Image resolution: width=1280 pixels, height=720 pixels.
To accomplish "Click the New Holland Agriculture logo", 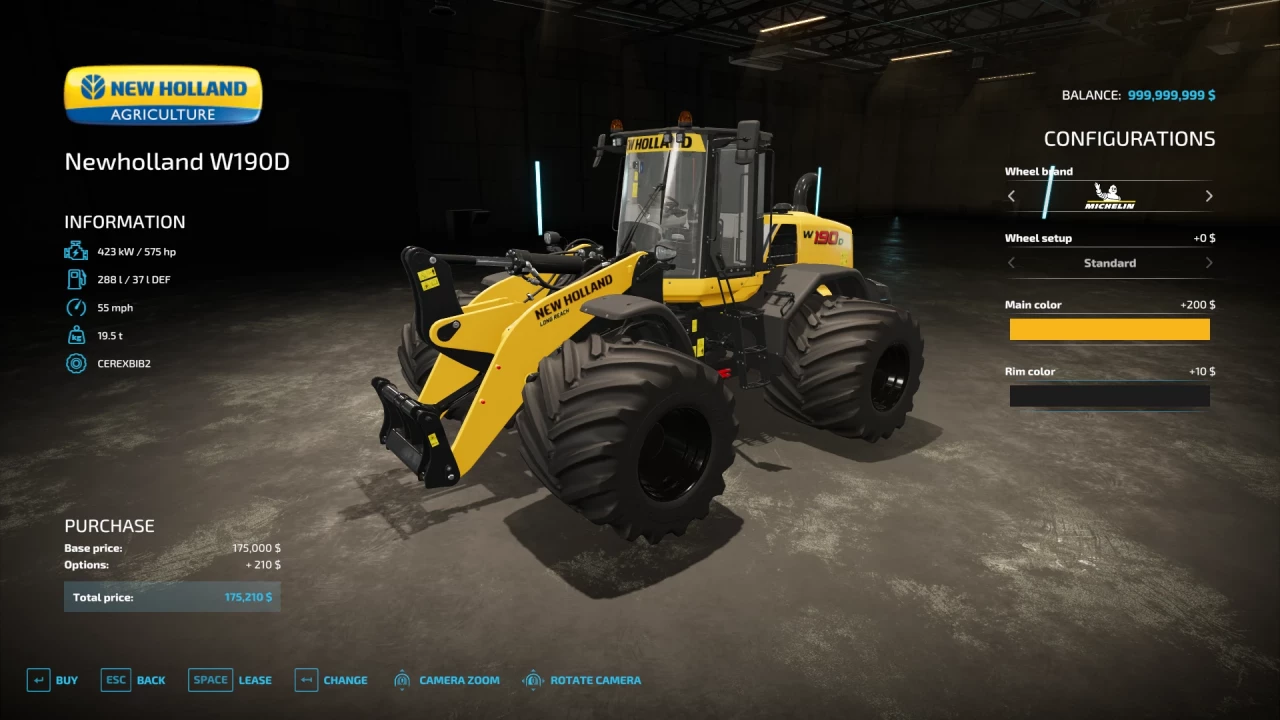I will click(x=162, y=94).
